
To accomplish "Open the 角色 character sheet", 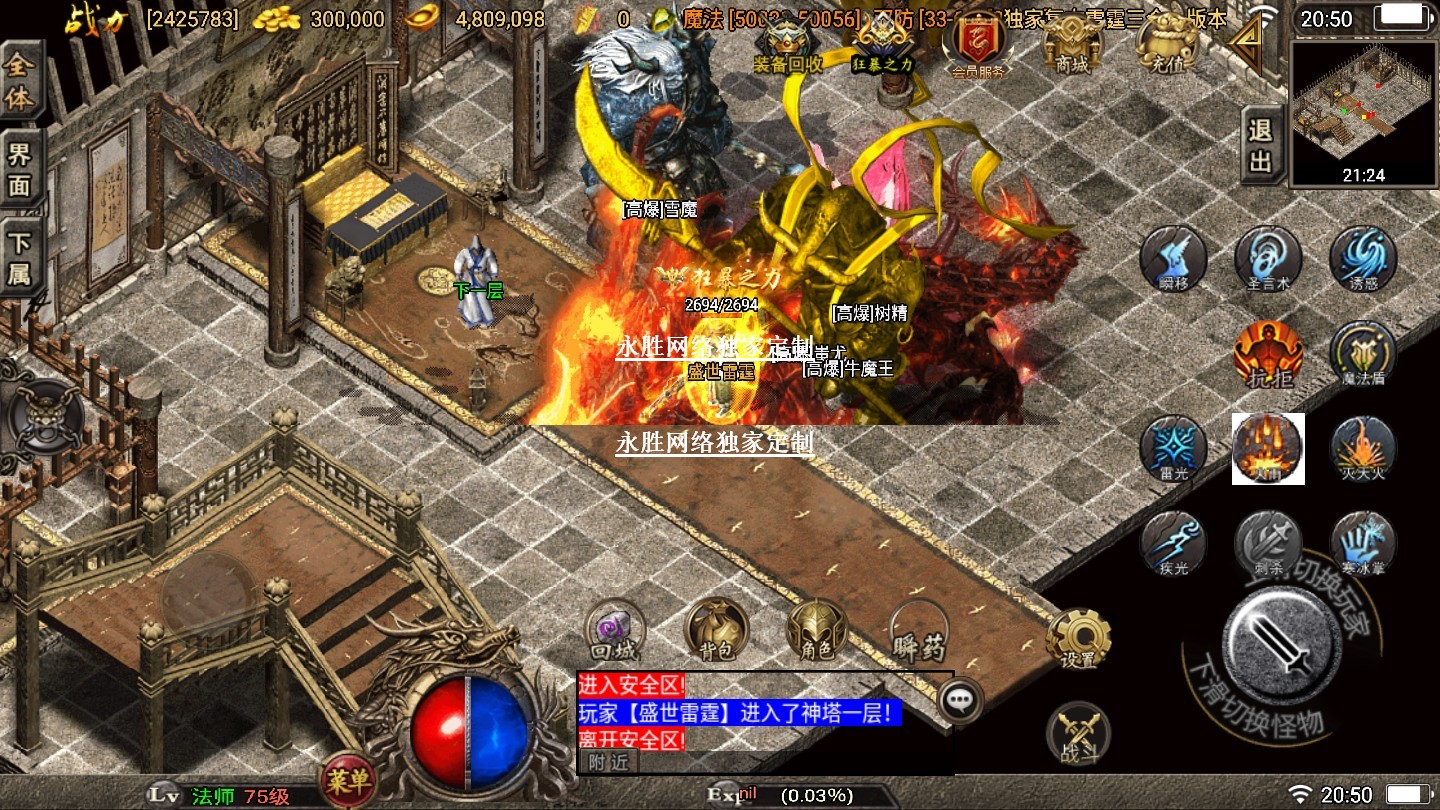I will coord(817,630).
